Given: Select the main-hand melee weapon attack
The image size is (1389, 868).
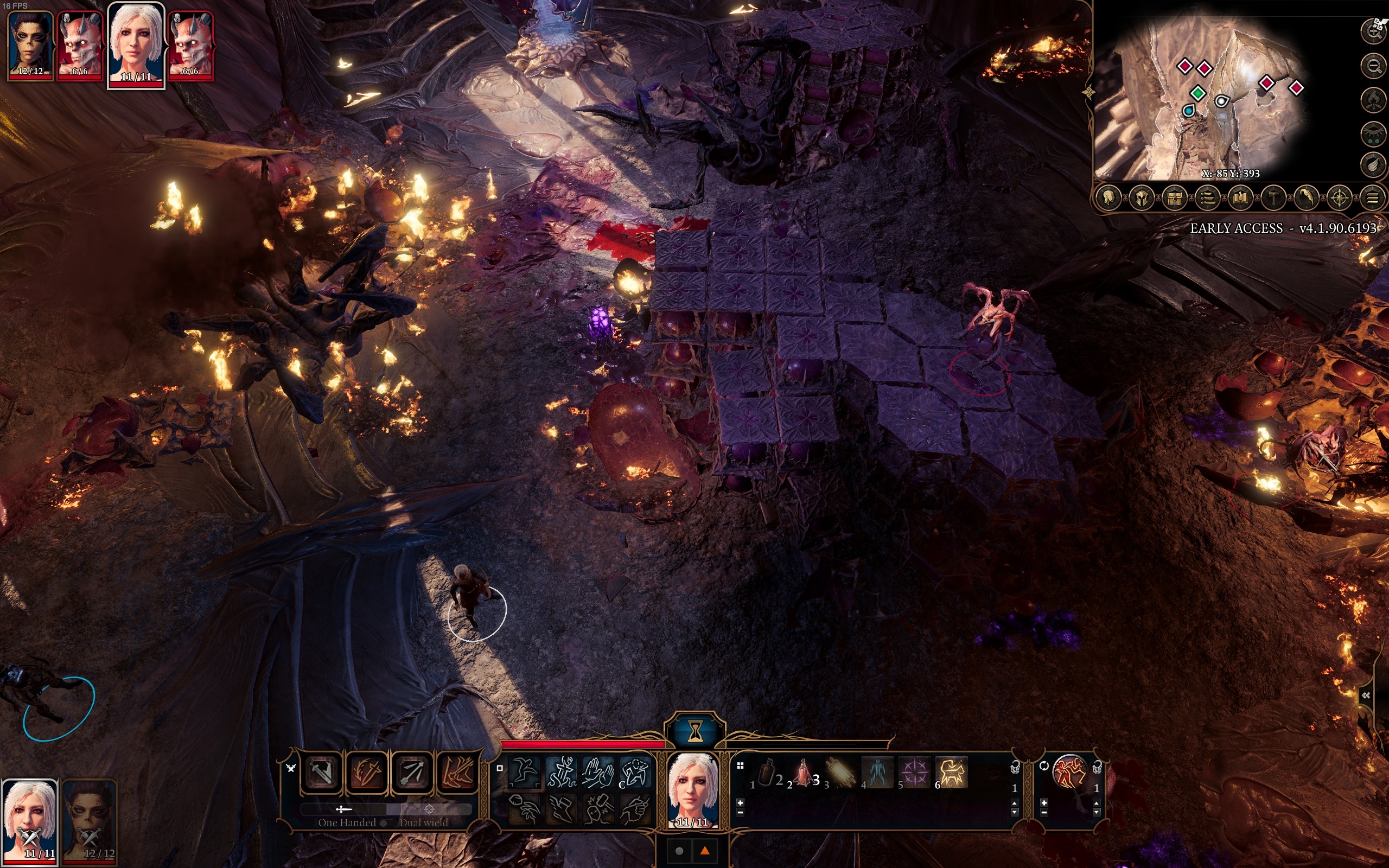Looking at the screenshot, I should [x=321, y=773].
